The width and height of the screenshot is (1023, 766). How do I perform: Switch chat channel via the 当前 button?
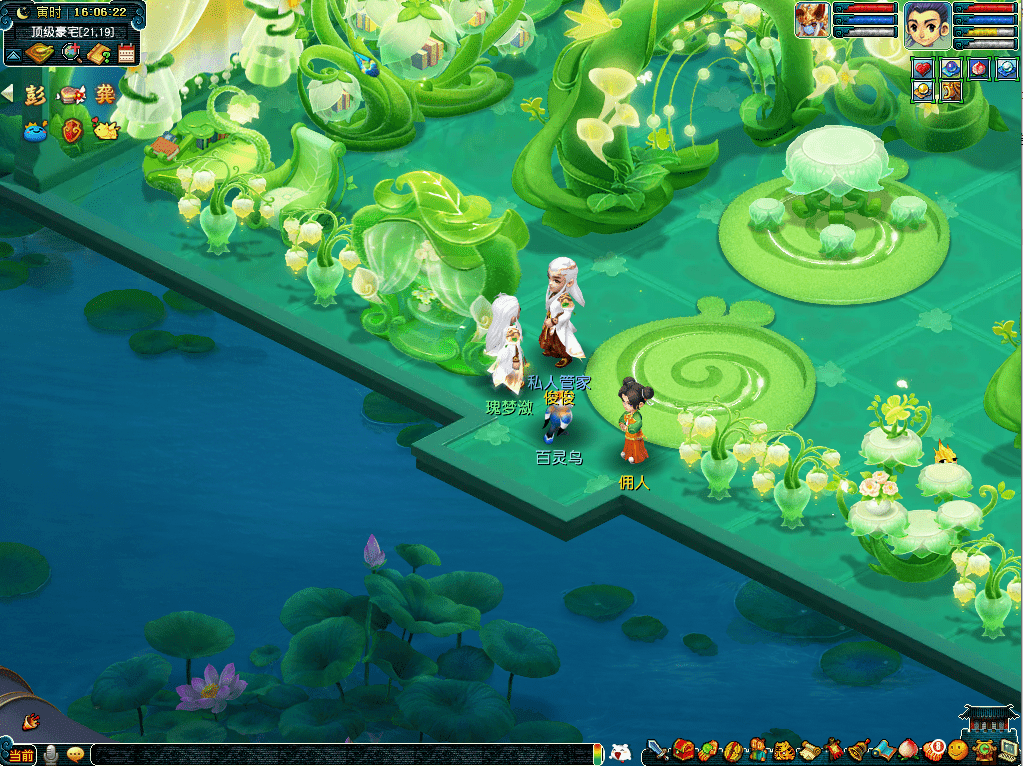(x=21, y=753)
